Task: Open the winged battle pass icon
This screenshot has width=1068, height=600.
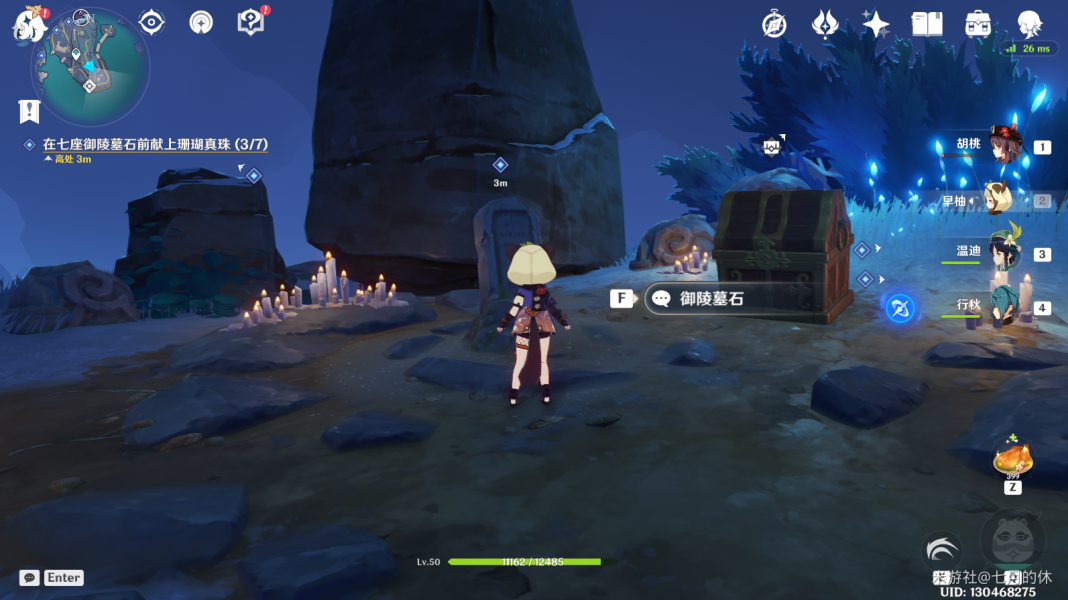Action: [x=825, y=24]
